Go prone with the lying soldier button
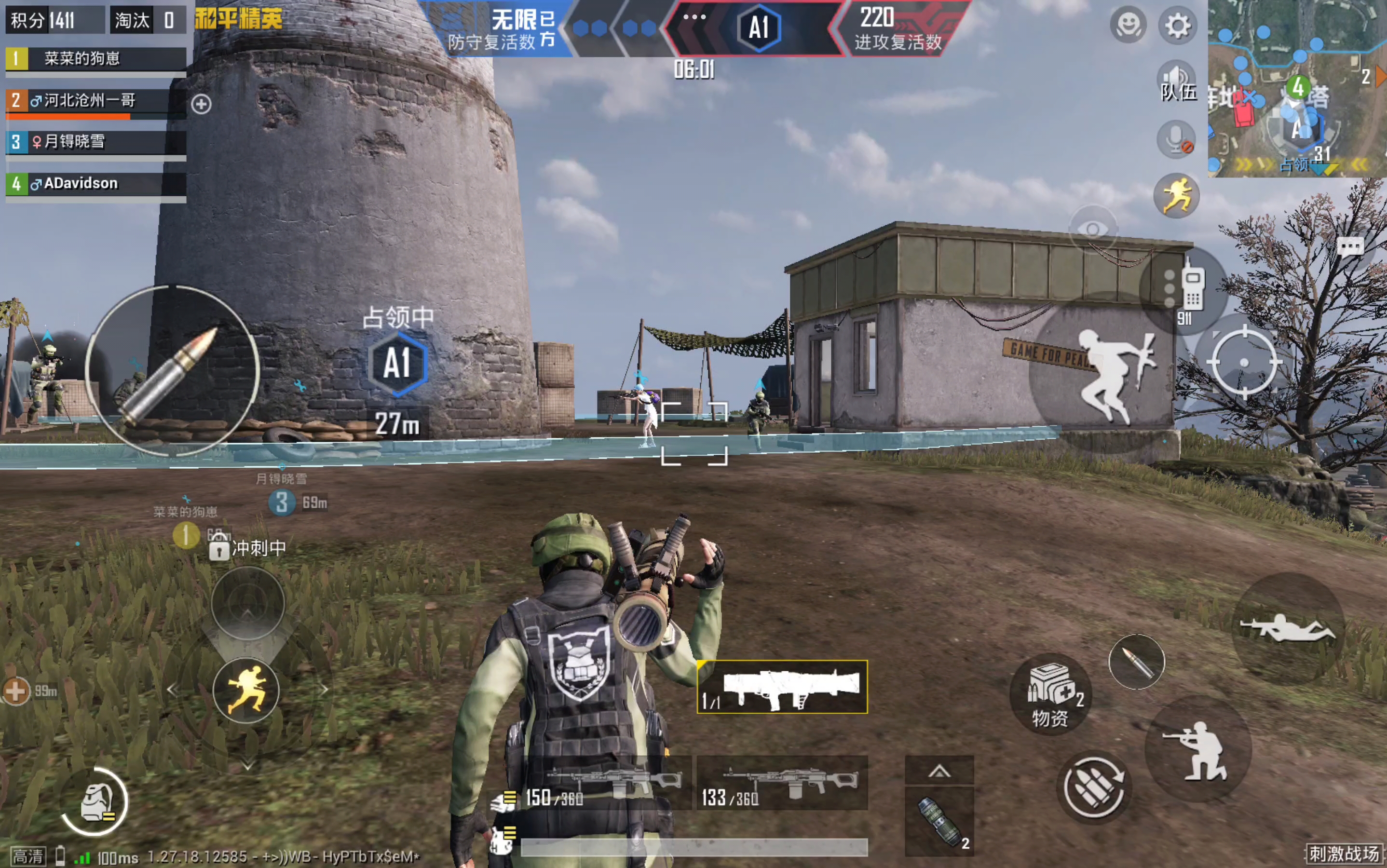Image resolution: width=1387 pixels, height=868 pixels. [1288, 628]
